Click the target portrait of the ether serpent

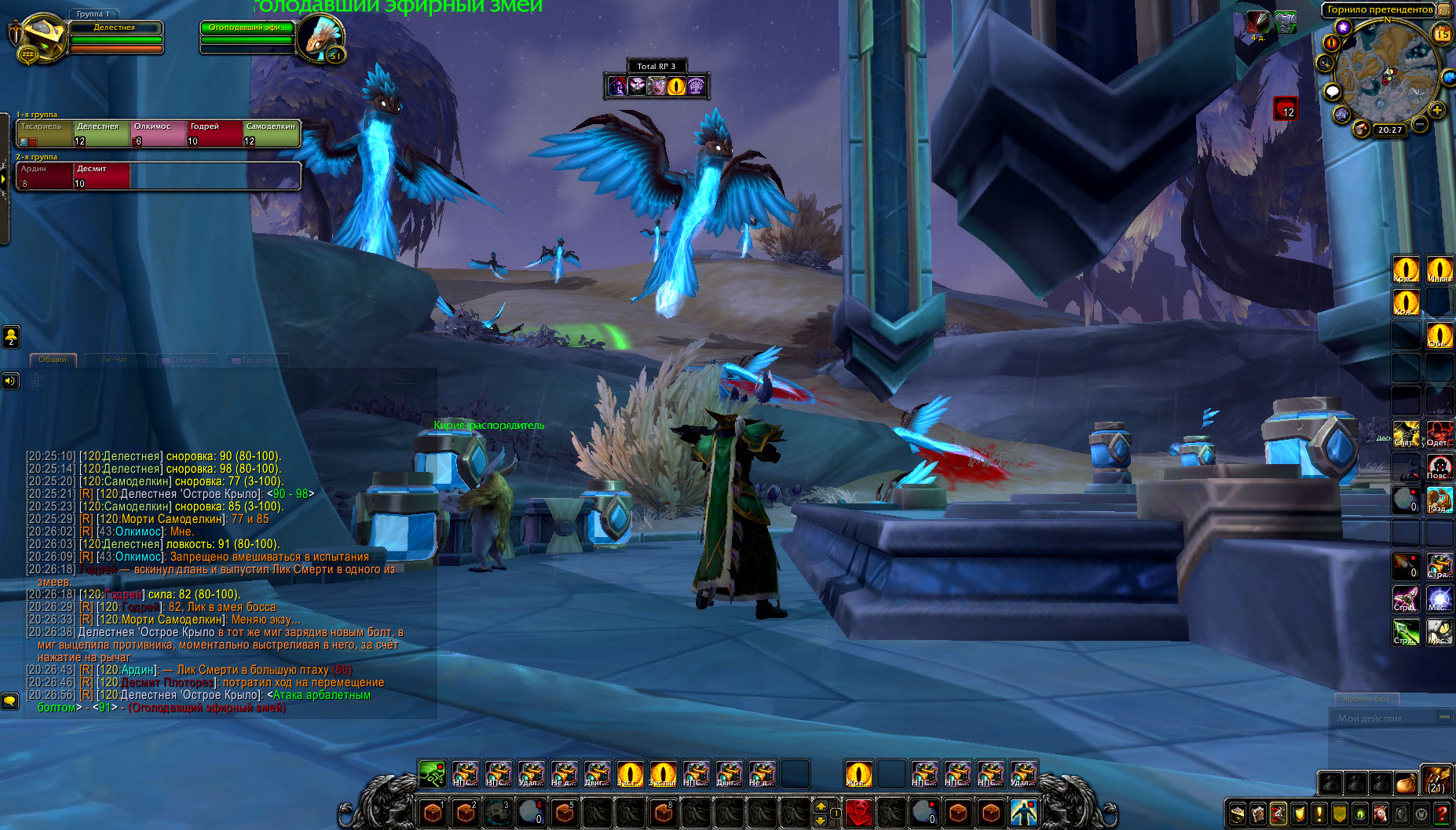(x=322, y=38)
